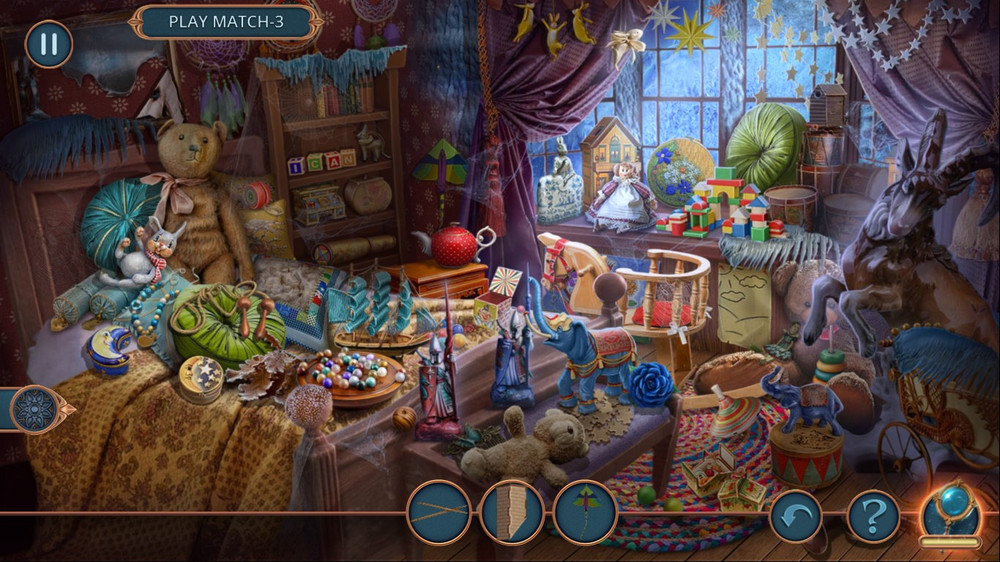Select the kite item slot

[585, 513]
